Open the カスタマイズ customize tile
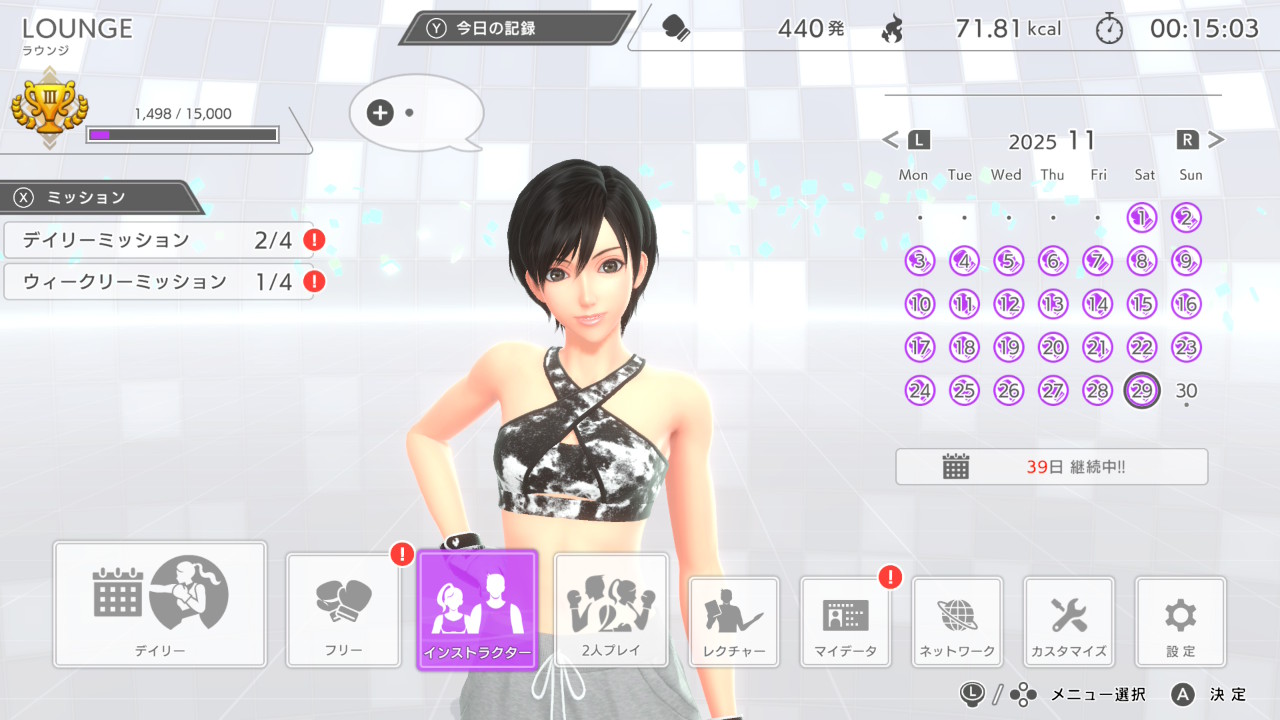This screenshot has width=1280, height=720. coord(1069,621)
